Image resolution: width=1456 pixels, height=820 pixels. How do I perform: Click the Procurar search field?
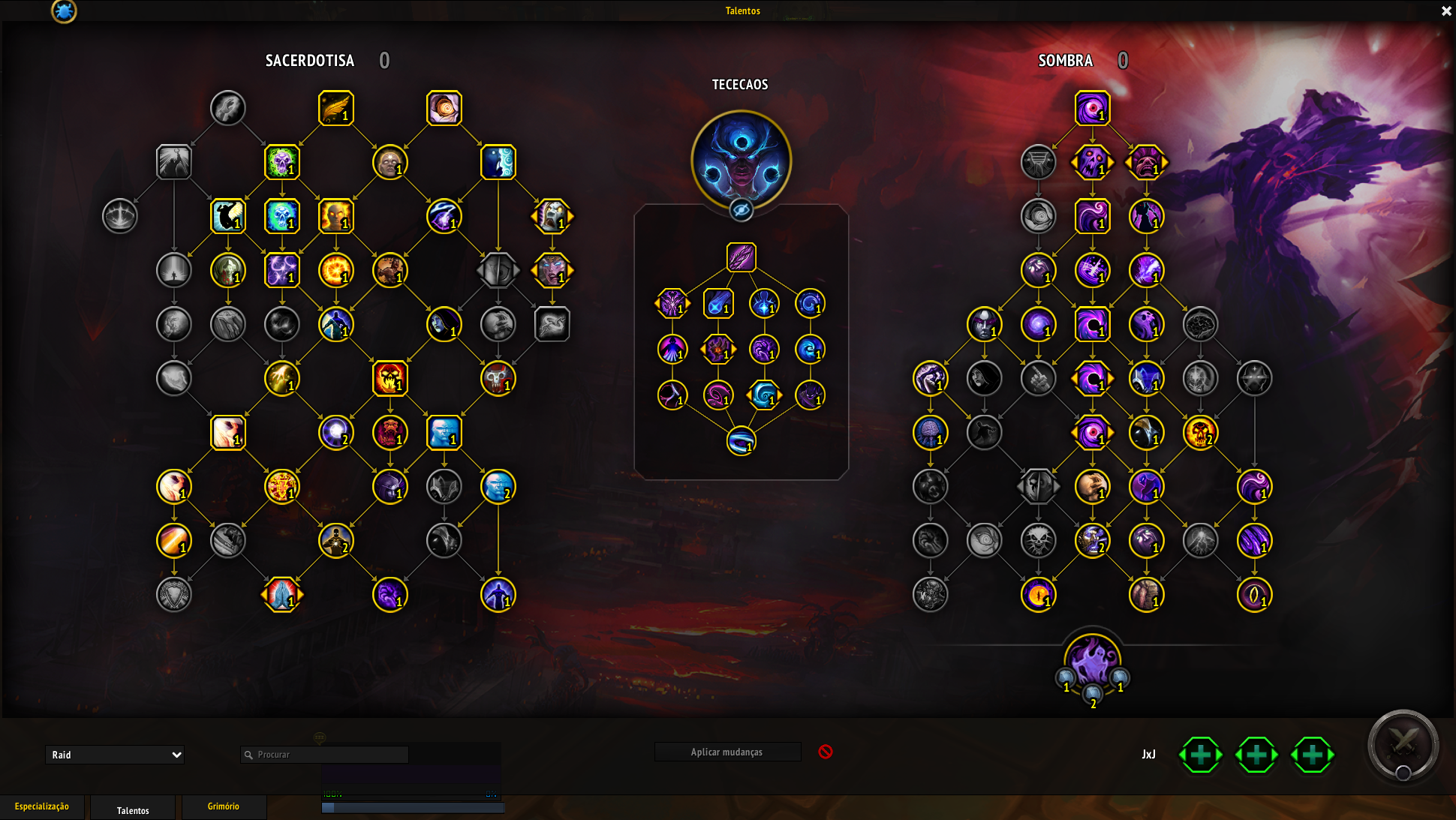330,755
